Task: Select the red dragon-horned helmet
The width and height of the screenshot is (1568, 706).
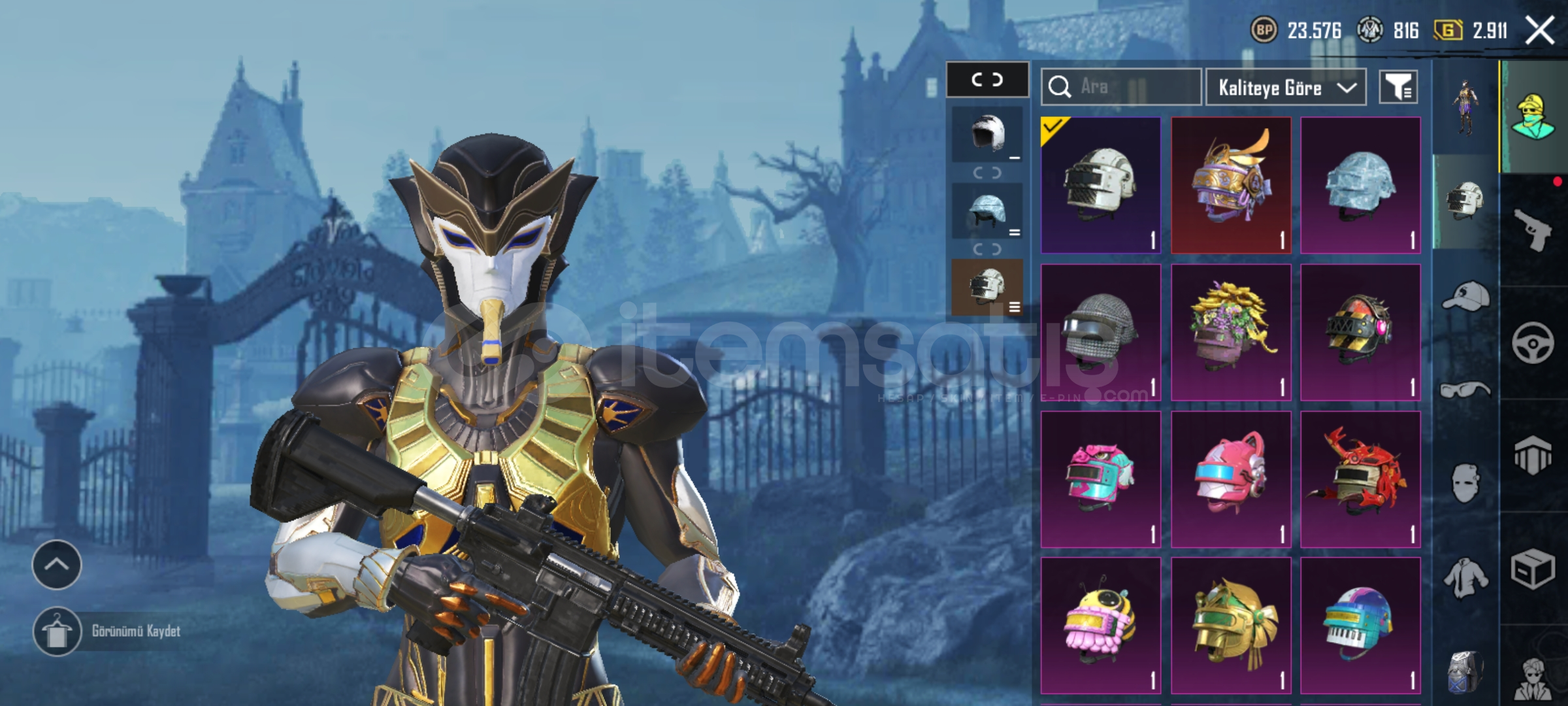Action: [1360, 479]
